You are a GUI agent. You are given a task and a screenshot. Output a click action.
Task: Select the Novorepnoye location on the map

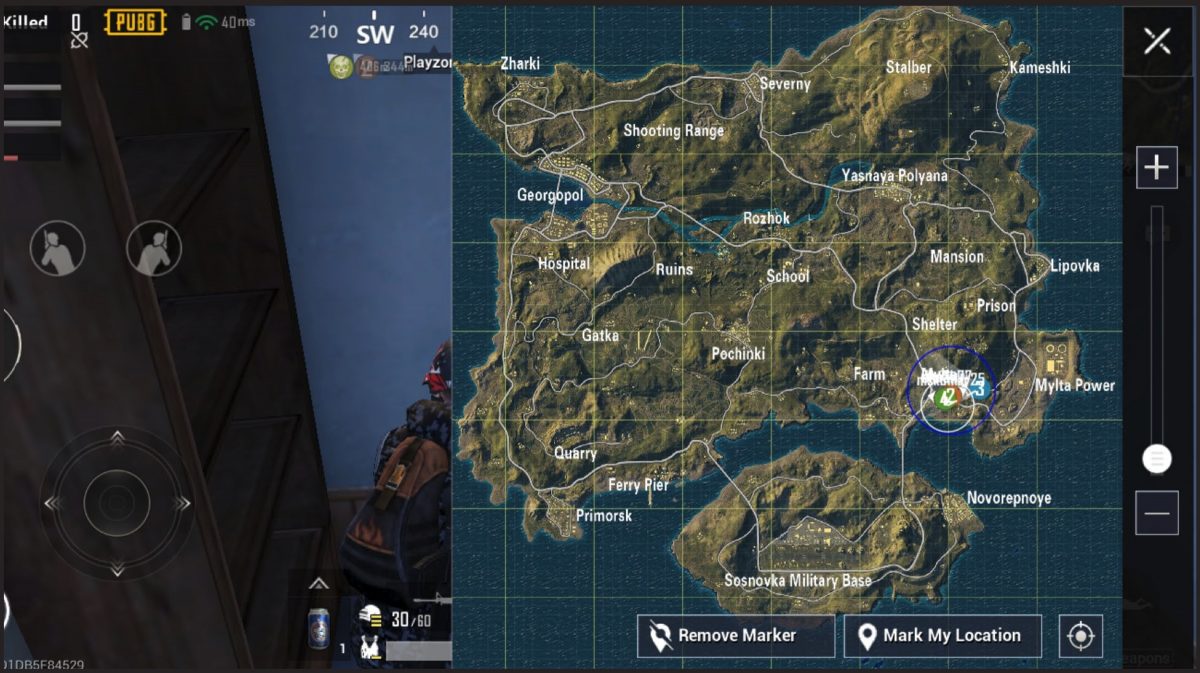[x=1008, y=498]
